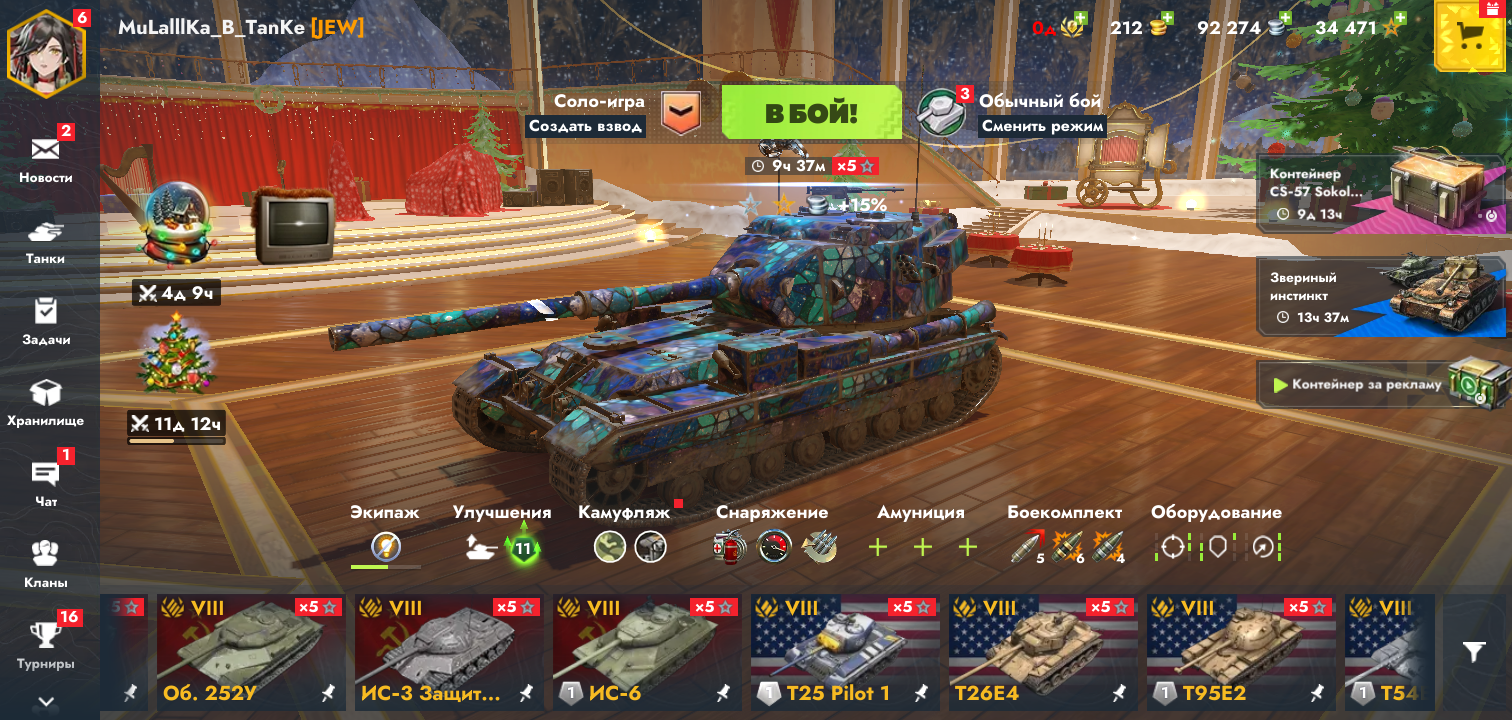The image size is (1512, 720).
Task: Go to the Танки menu
Action: [46, 240]
